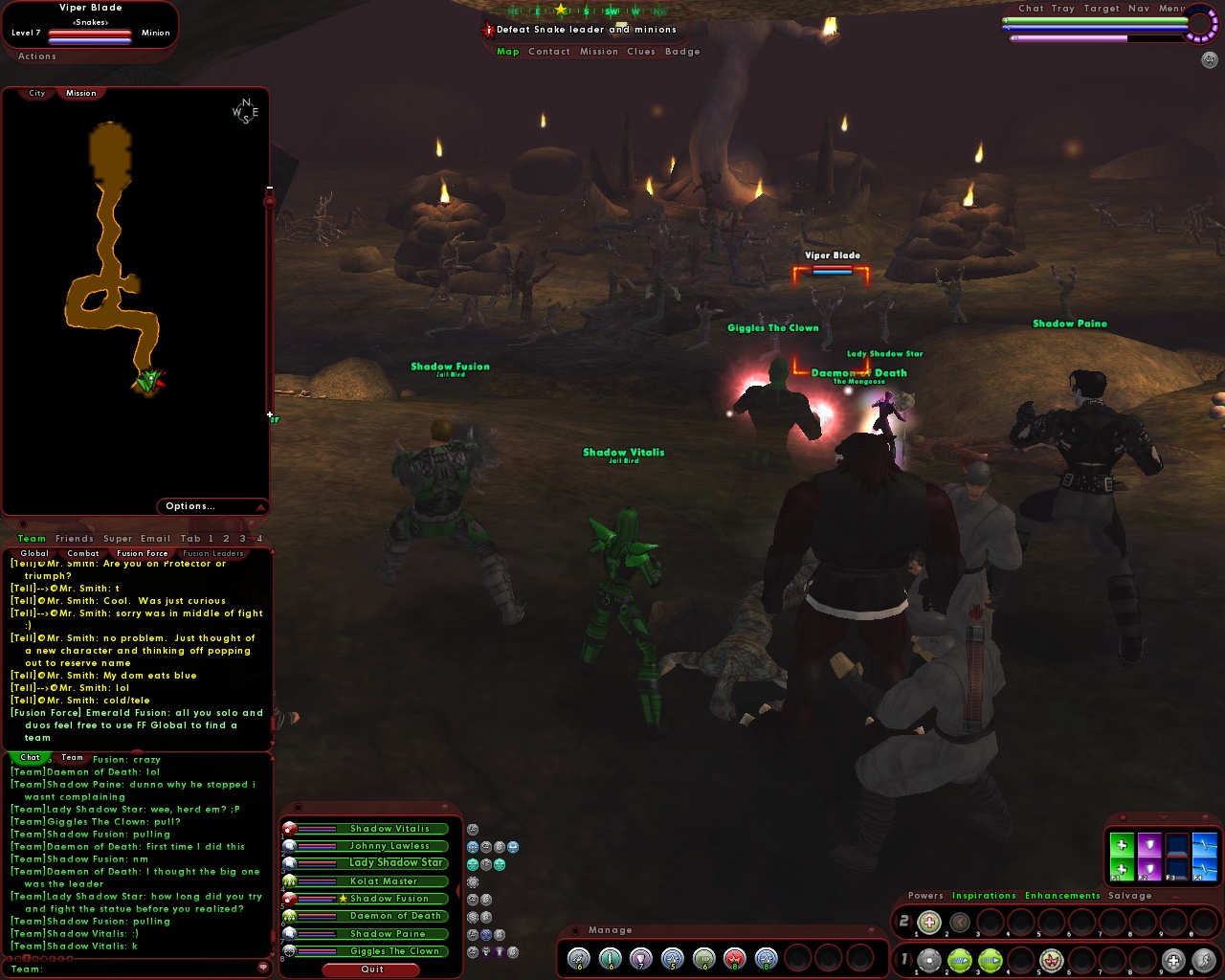The image size is (1225, 980).
Task: Activate the red attack power numbered 8
Action: click(733, 959)
